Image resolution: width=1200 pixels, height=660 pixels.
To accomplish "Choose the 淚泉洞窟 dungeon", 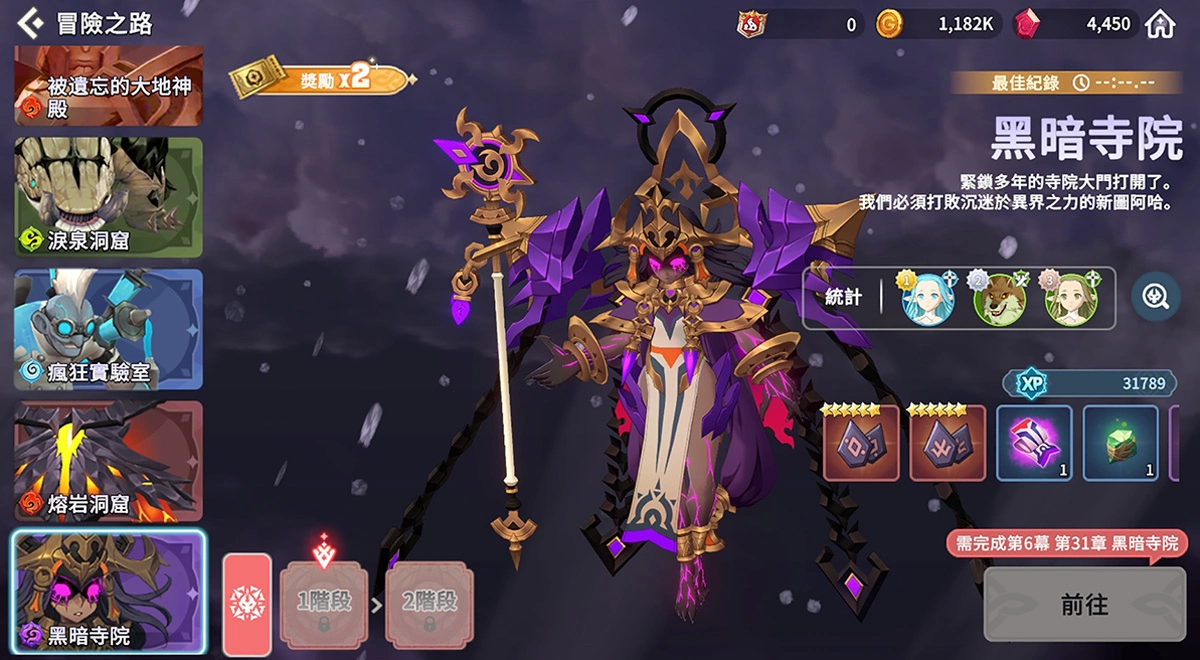I will [x=108, y=197].
